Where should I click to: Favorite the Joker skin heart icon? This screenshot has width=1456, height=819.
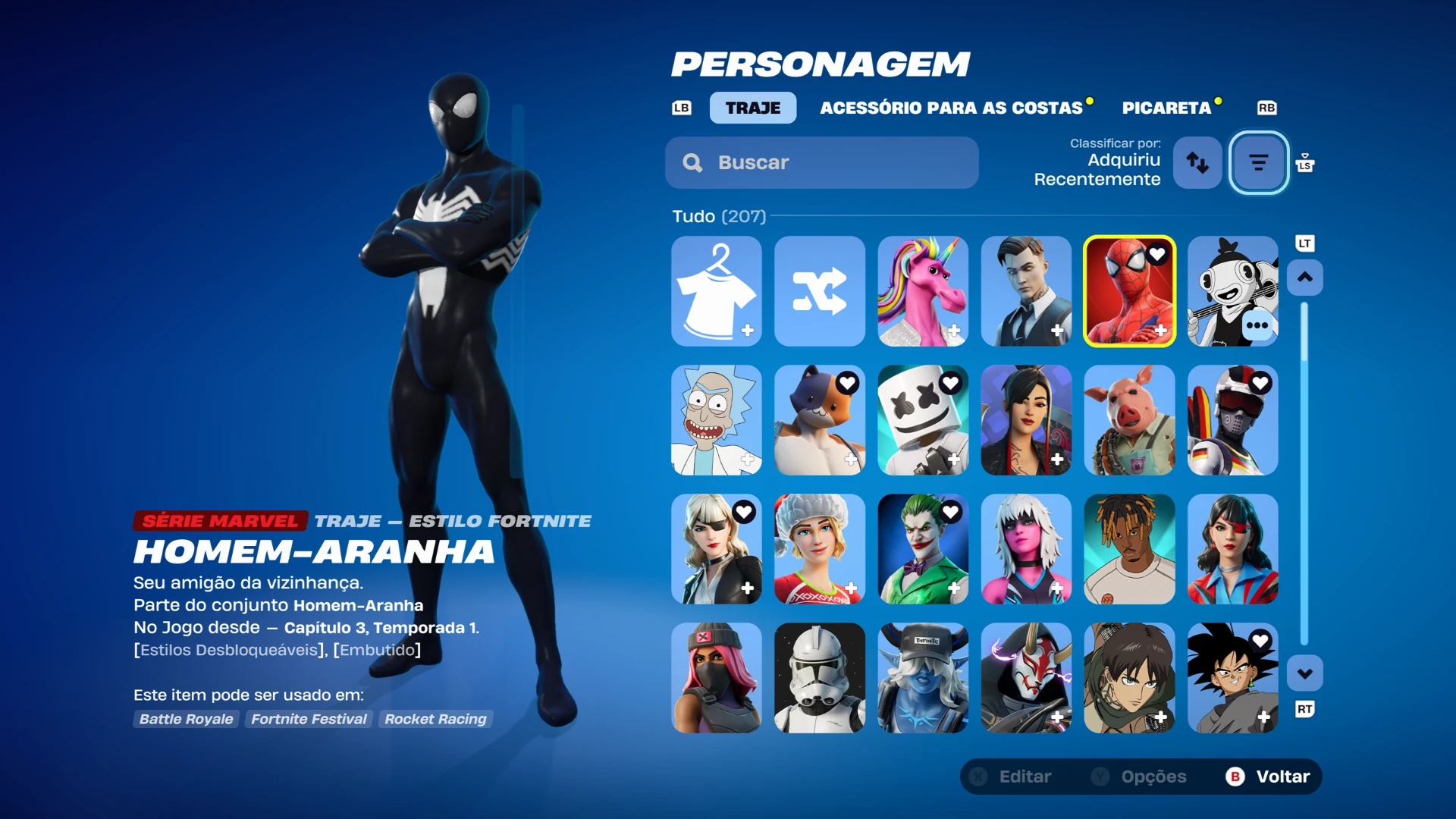click(951, 513)
